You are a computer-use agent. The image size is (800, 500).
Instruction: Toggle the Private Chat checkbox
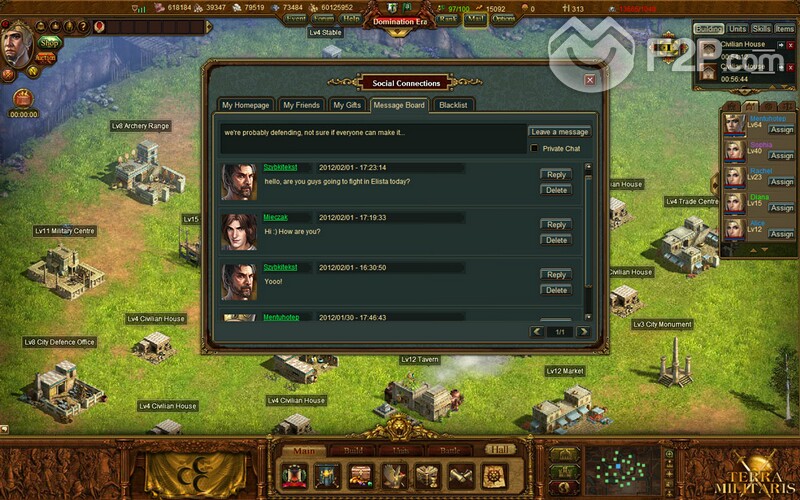(534, 148)
